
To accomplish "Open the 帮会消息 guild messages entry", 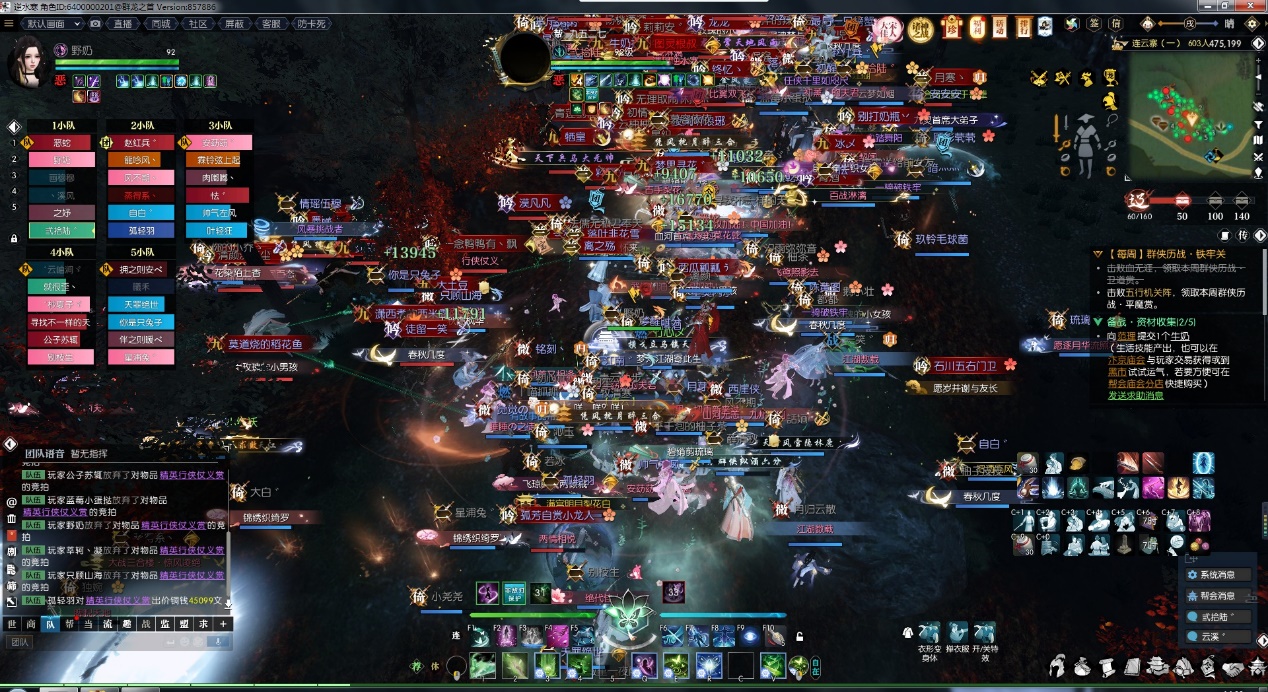I will tap(1215, 596).
